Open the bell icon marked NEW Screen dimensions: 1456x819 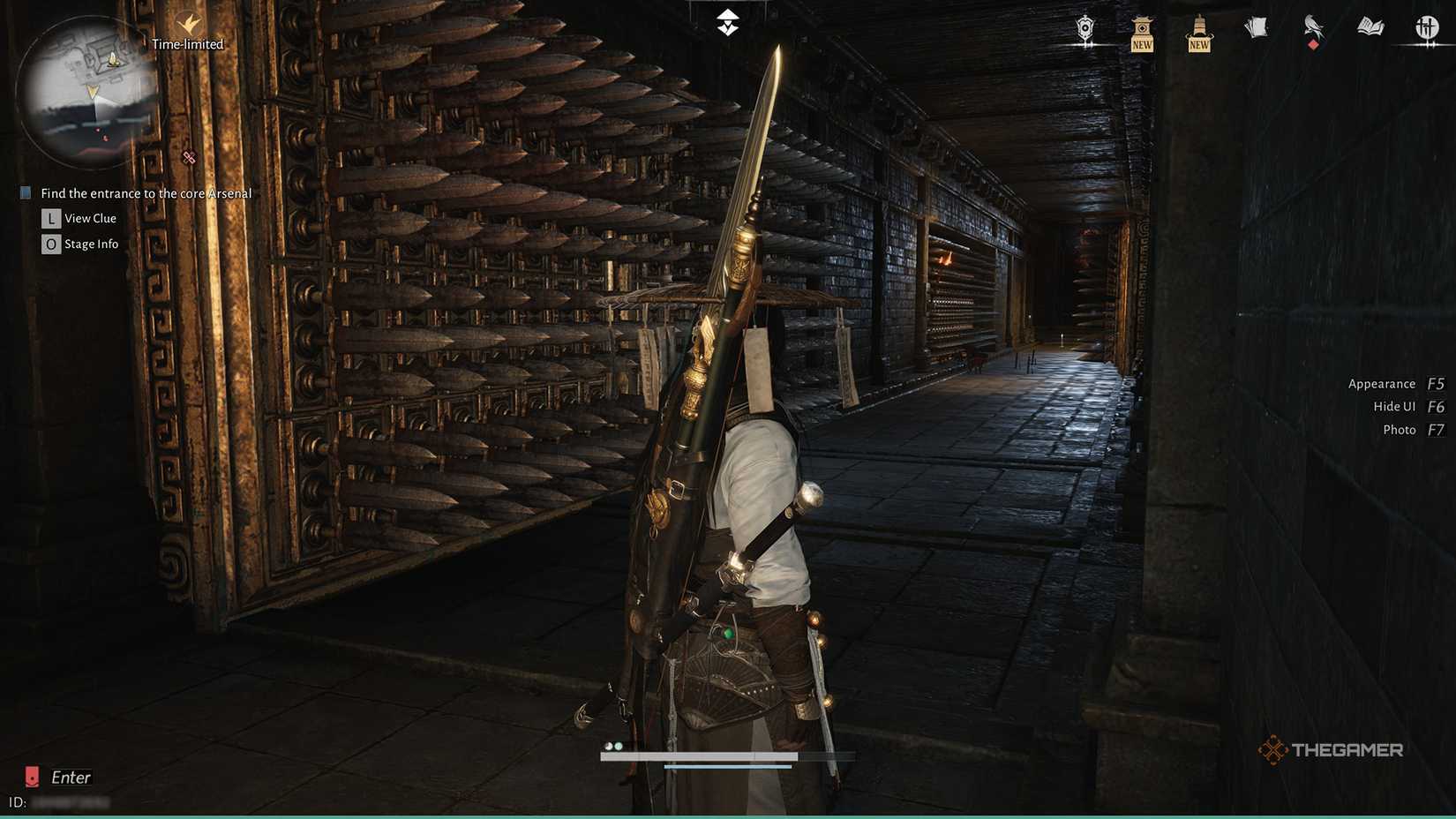point(1199,34)
